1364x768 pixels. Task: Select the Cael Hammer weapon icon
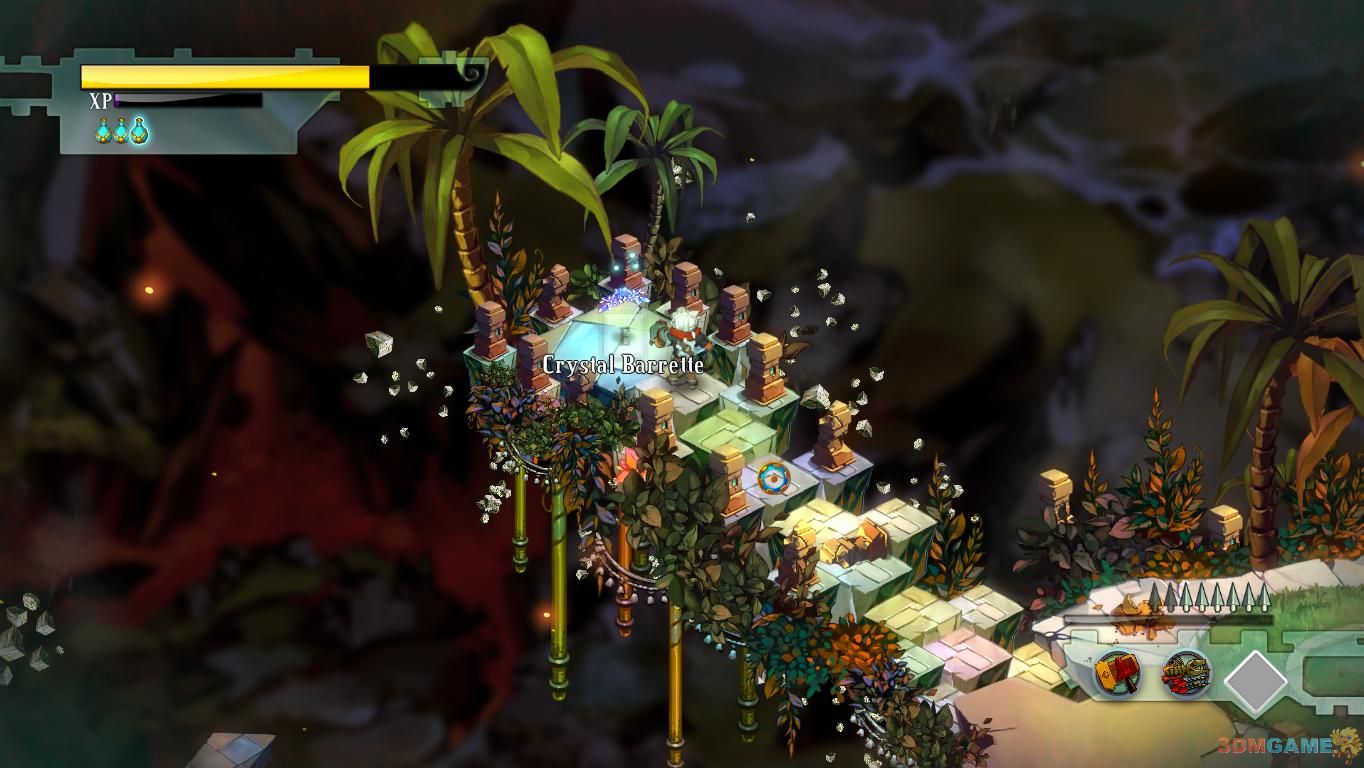(x=1119, y=674)
